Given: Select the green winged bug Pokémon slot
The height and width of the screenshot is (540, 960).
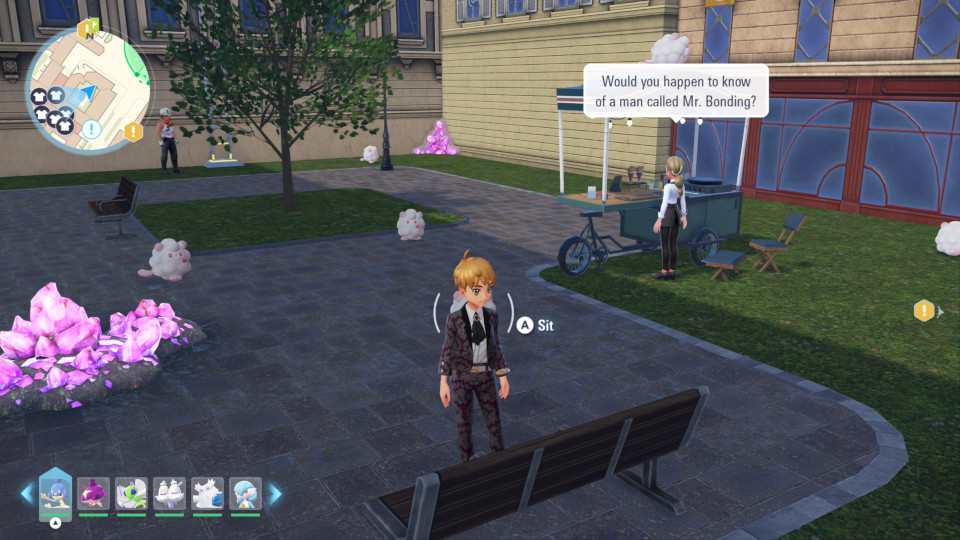Looking at the screenshot, I should (x=131, y=494).
